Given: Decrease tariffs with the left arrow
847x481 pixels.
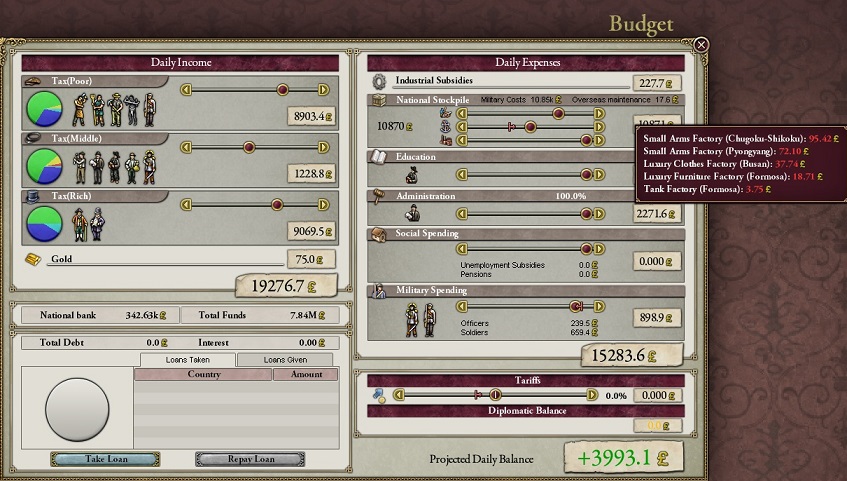Looking at the screenshot, I should [x=398, y=395].
